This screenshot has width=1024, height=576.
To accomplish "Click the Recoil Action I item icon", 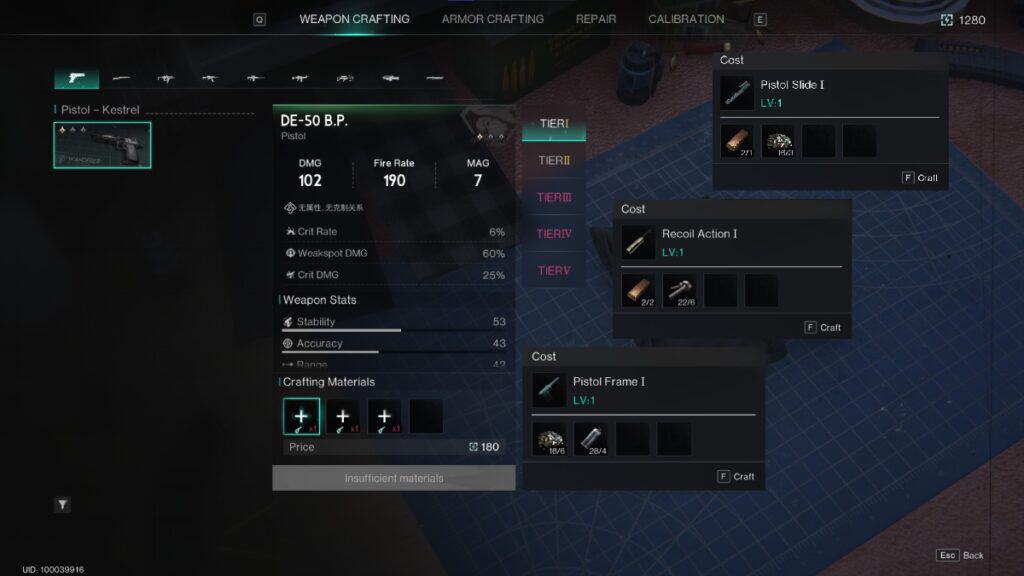I will pos(639,242).
